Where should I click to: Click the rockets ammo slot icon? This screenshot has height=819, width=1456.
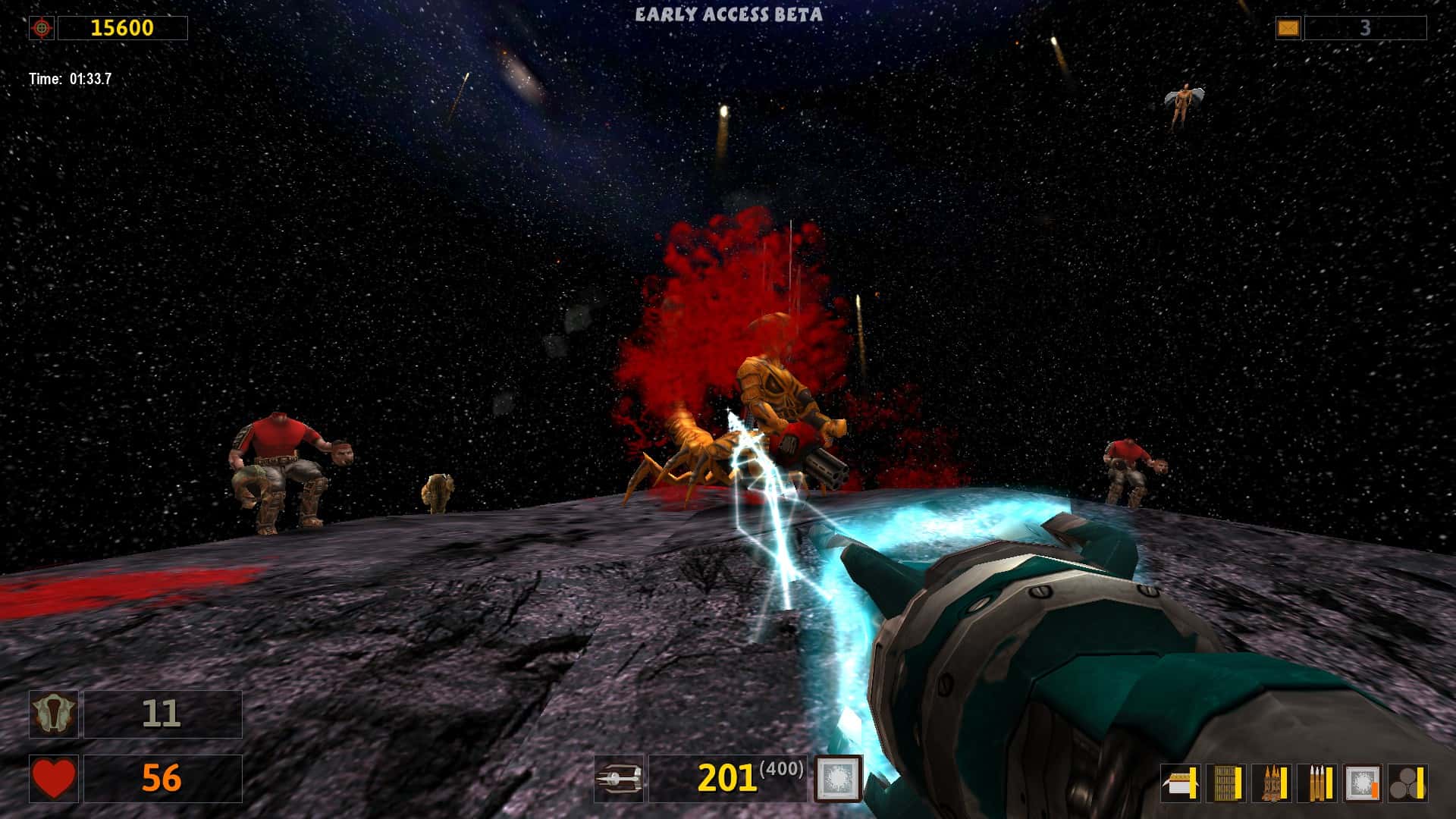pos(1271,782)
